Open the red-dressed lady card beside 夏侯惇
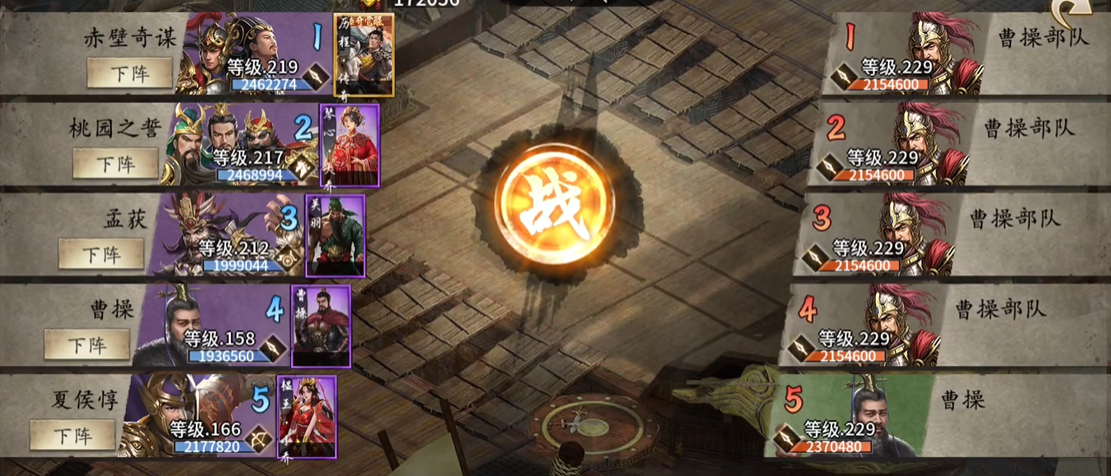This screenshot has width=1111, height=476. point(306,416)
